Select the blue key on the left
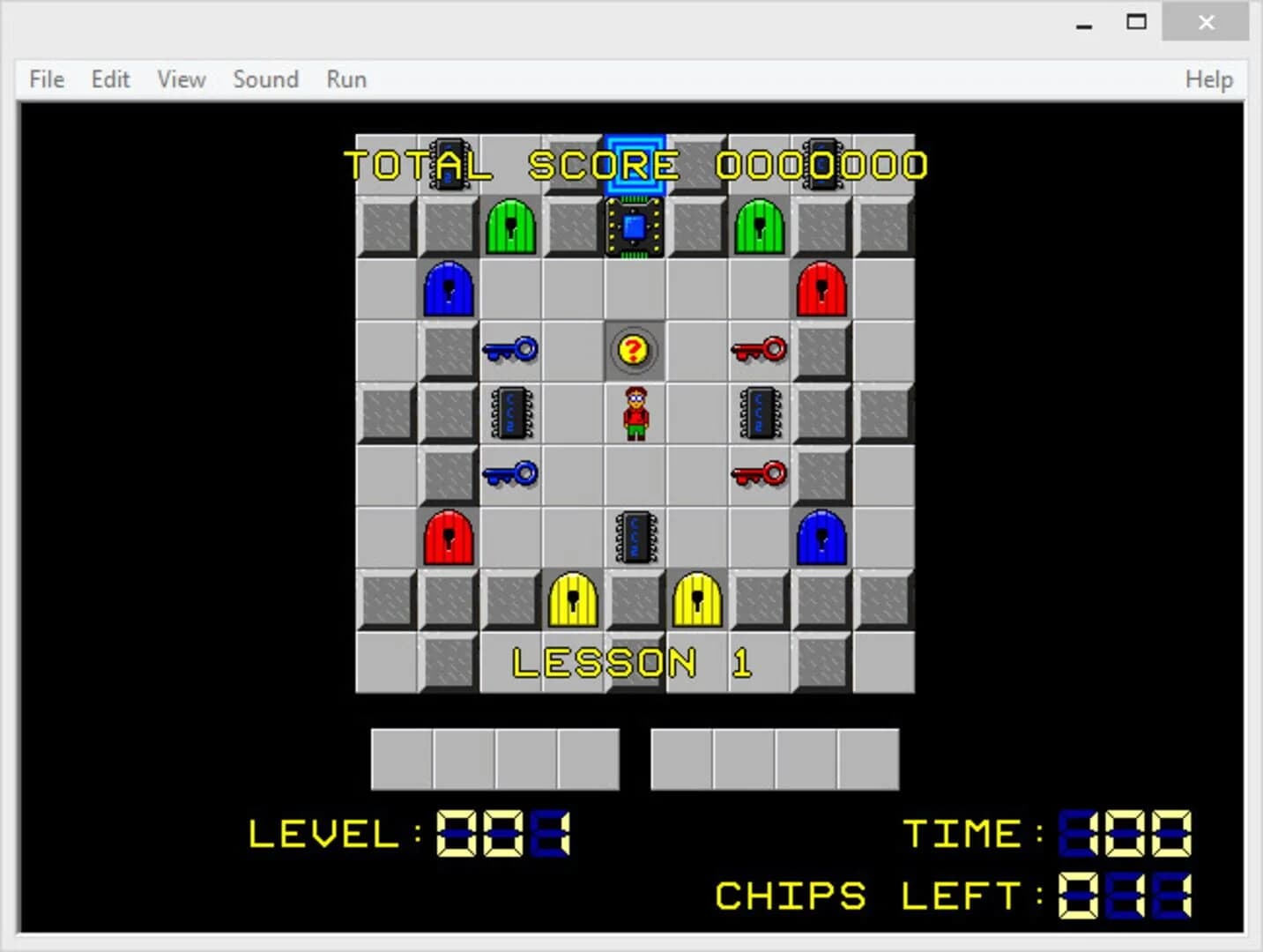Screen dimensions: 1263x952 [x=511, y=349]
